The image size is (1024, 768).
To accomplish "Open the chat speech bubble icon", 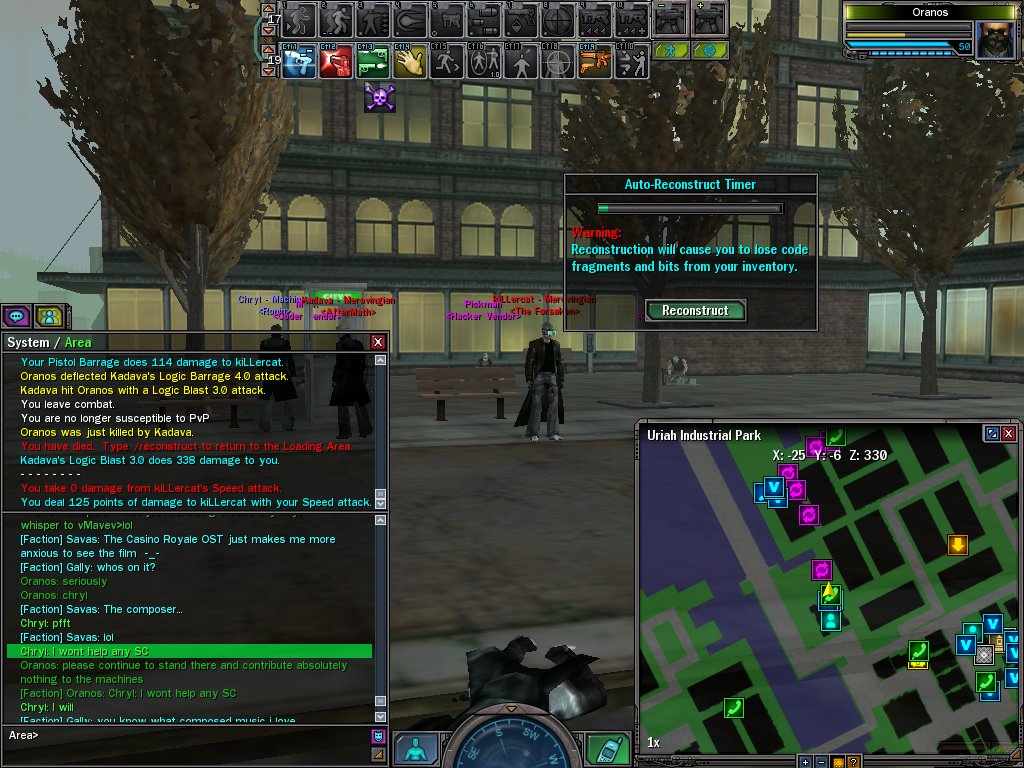I will click(16, 316).
